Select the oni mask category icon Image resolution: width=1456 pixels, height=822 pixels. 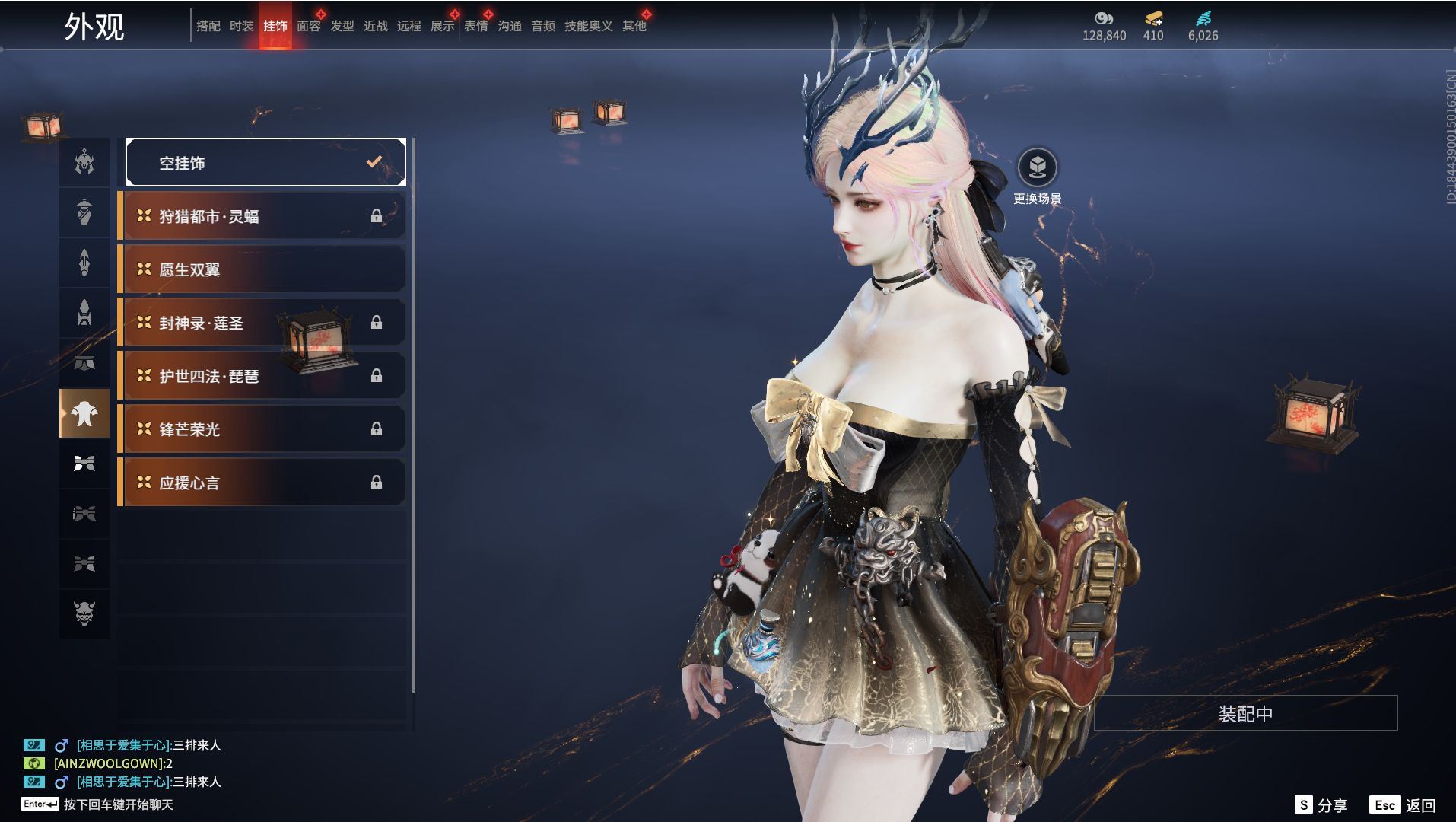84,613
